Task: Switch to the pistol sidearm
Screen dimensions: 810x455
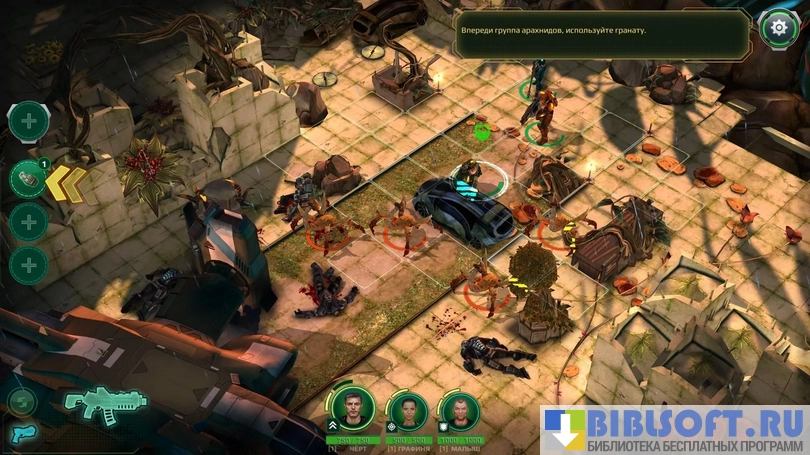Action: (21, 433)
